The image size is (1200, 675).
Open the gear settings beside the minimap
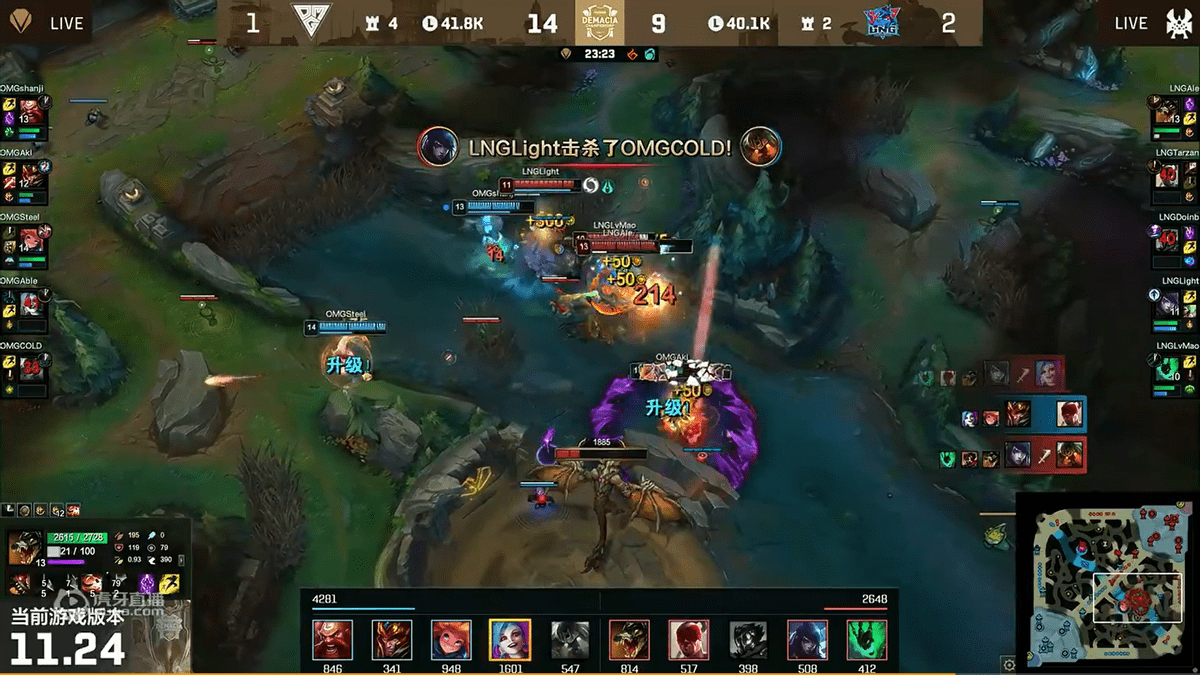coord(1008,664)
